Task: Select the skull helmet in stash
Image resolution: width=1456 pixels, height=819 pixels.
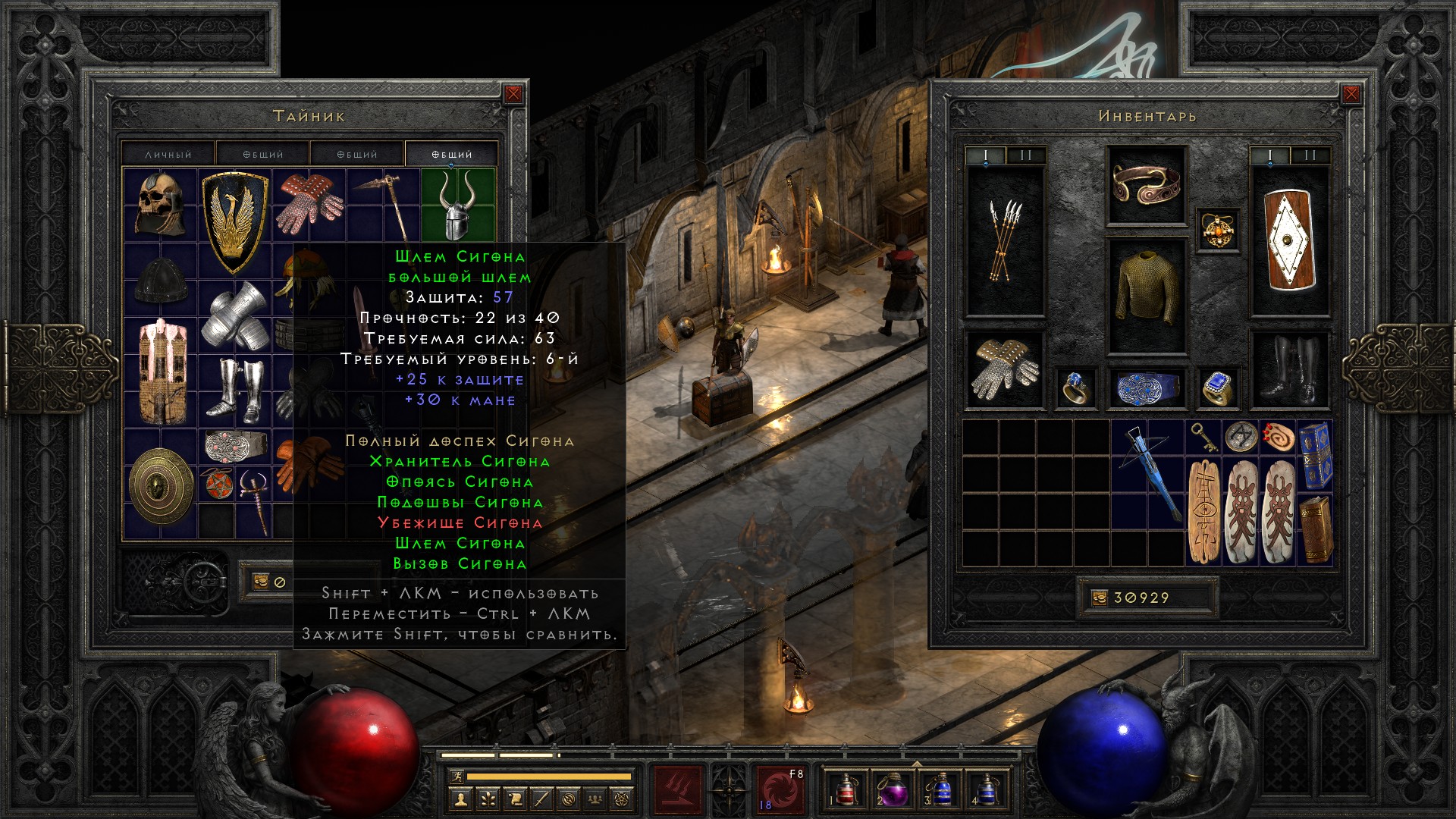Action: click(160, 205)
